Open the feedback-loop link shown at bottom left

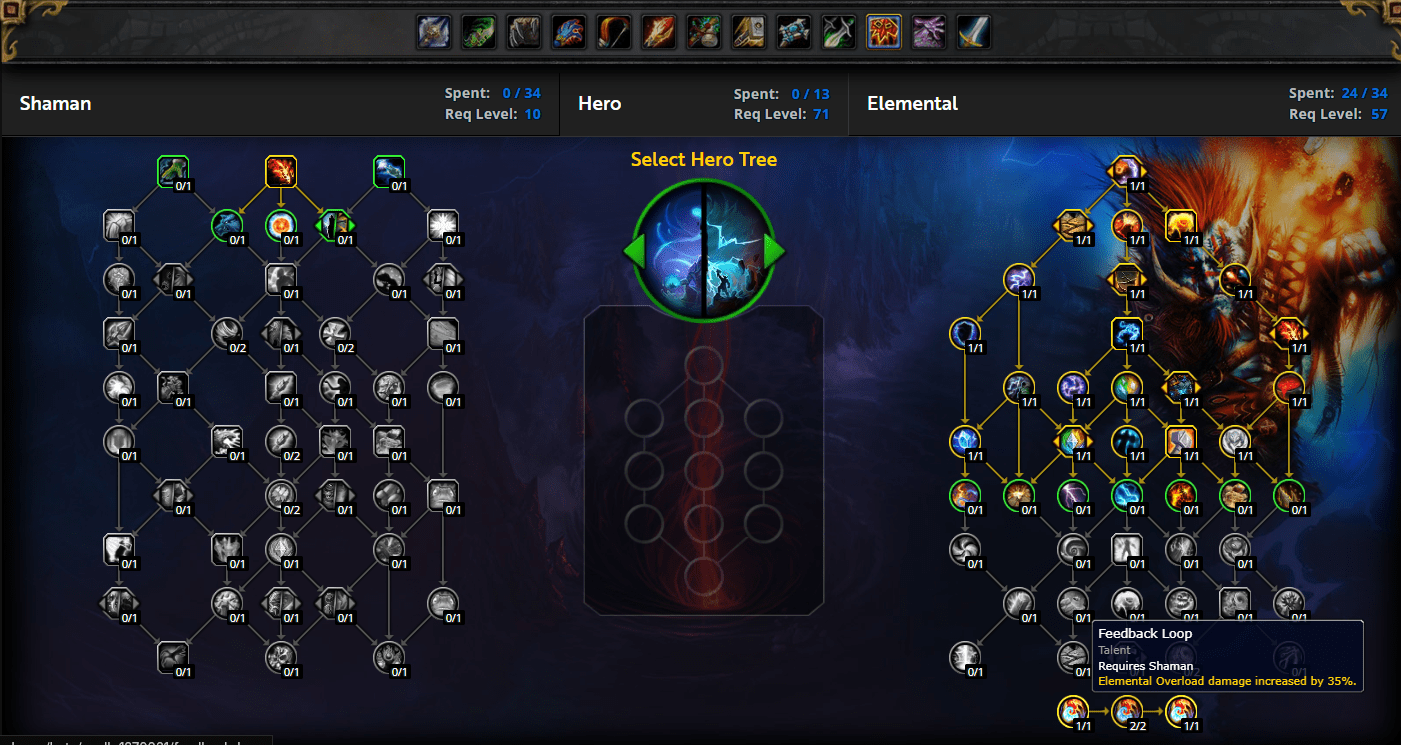(130, 738)
